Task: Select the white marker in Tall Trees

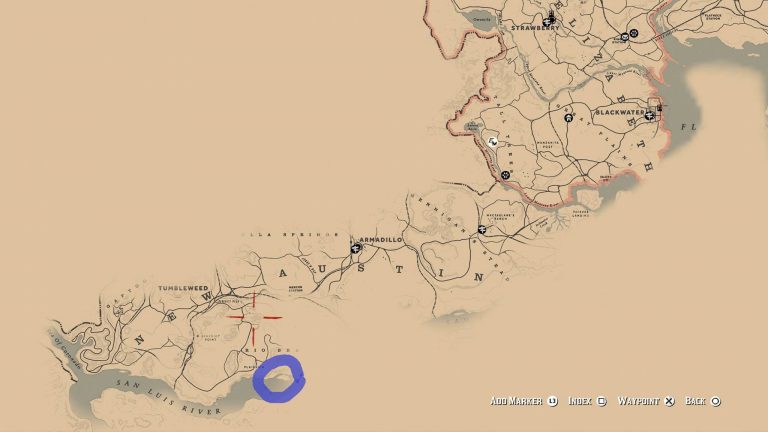Action: click(492, 143)
